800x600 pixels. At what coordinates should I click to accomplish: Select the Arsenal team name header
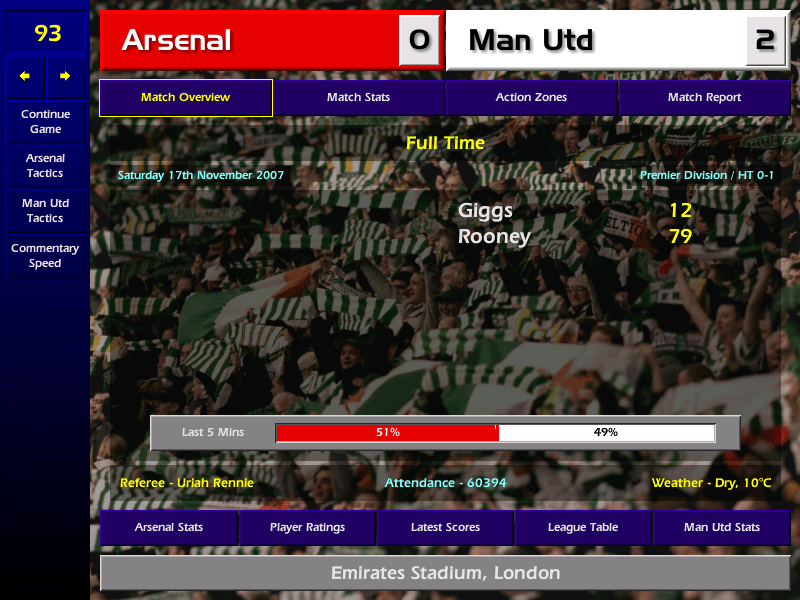click(250, 41)
